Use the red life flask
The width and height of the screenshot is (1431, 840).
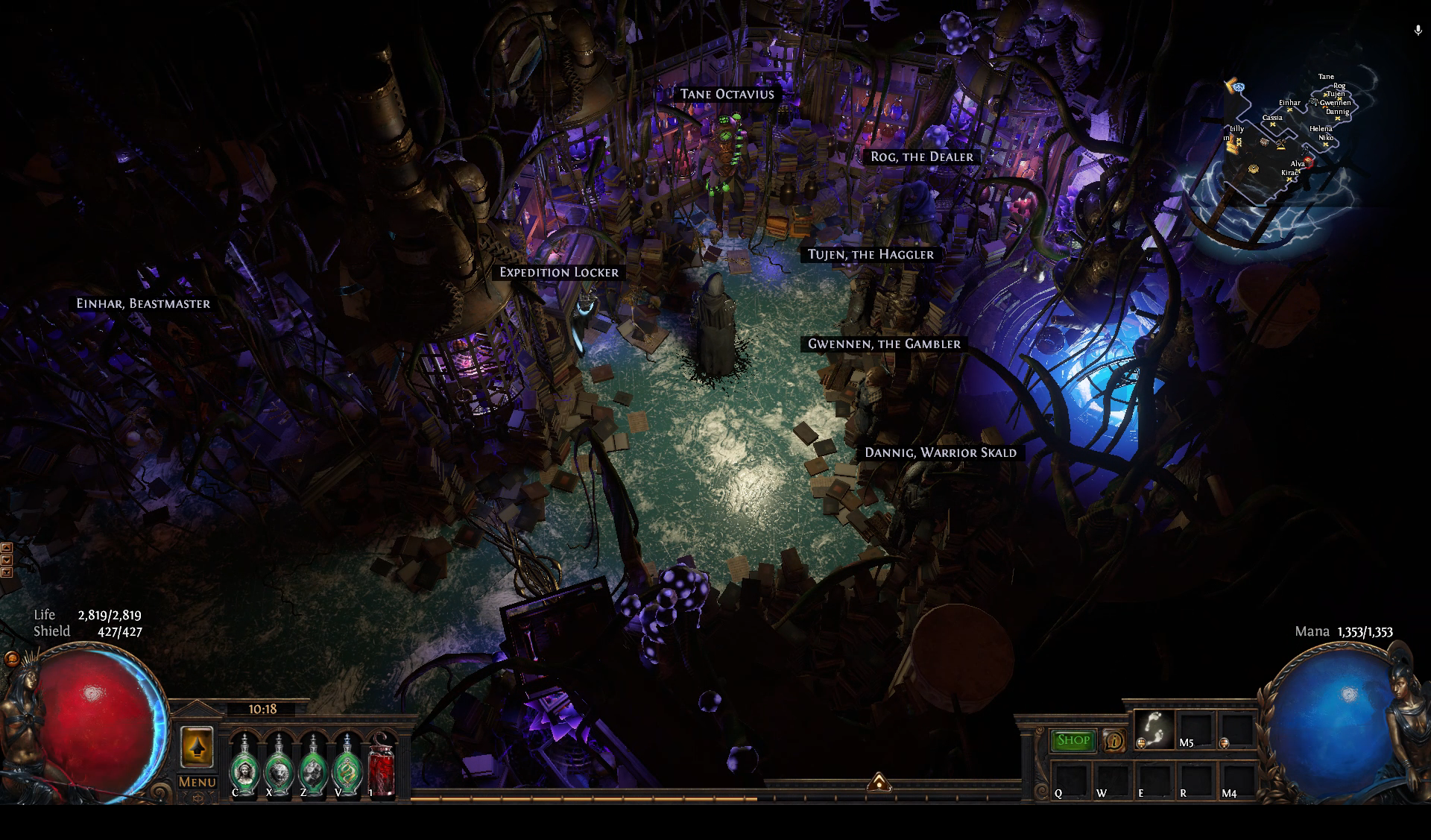click(x=382, y=765)
